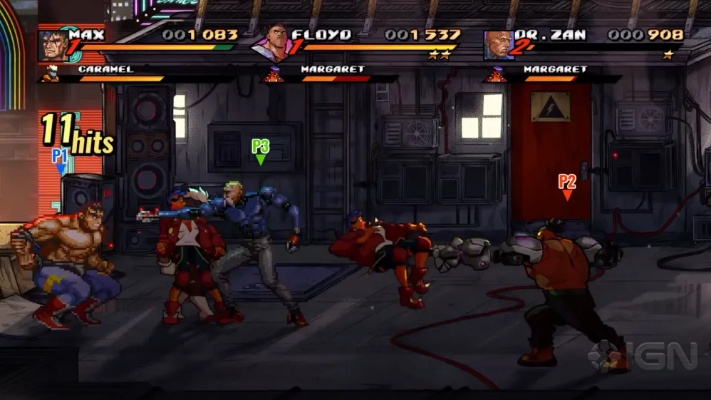The width and height of the screenshot is (711, 400).
Task: Select Floyd's character portrait
Action: [271, 45]
